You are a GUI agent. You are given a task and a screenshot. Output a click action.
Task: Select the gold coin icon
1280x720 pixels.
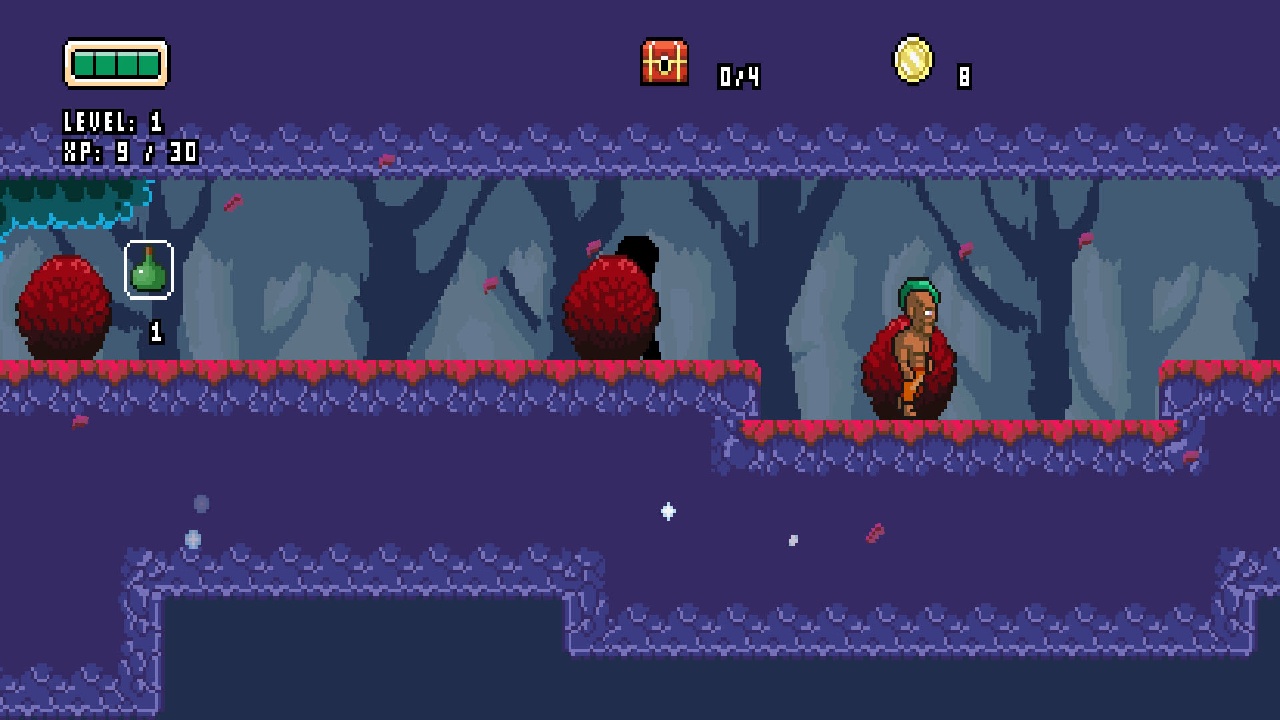coord(911,61)
